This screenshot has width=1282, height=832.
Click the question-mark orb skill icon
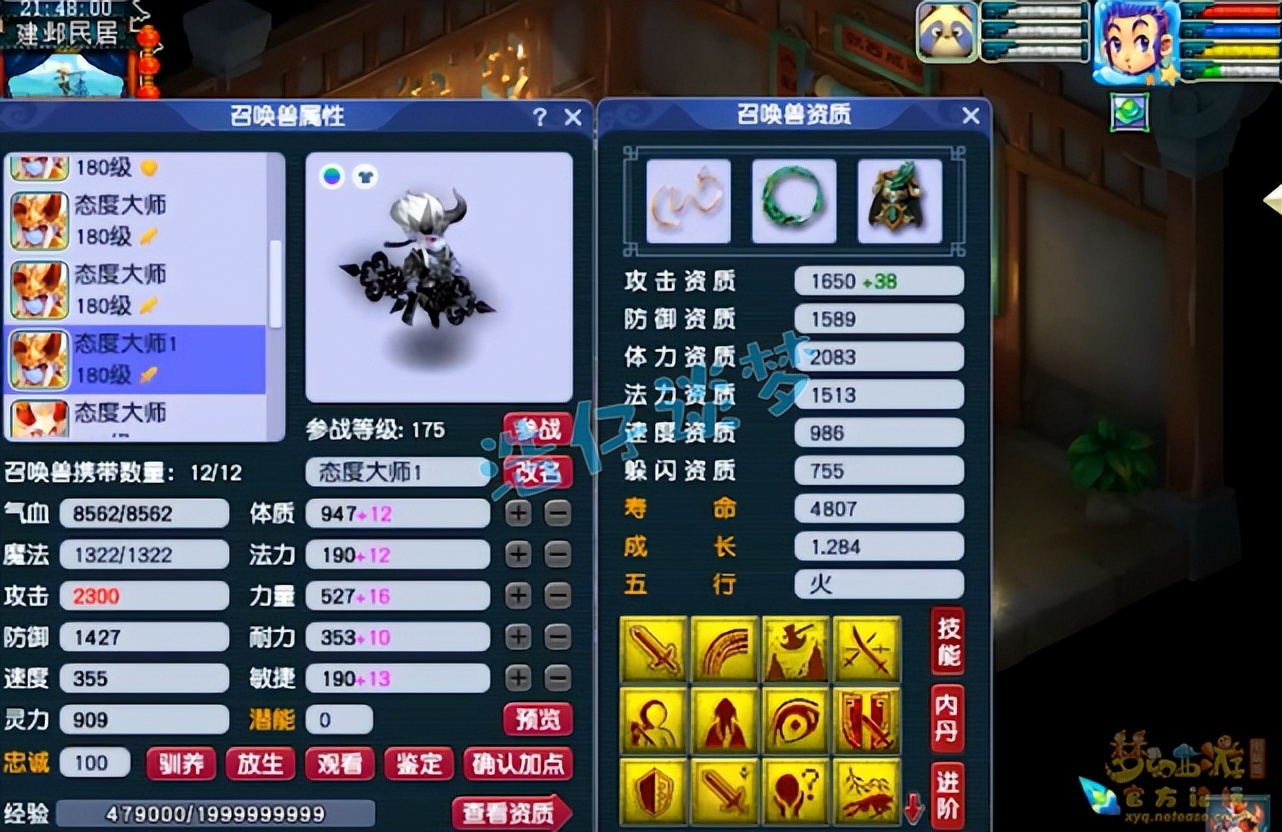(x=796, y=795)
